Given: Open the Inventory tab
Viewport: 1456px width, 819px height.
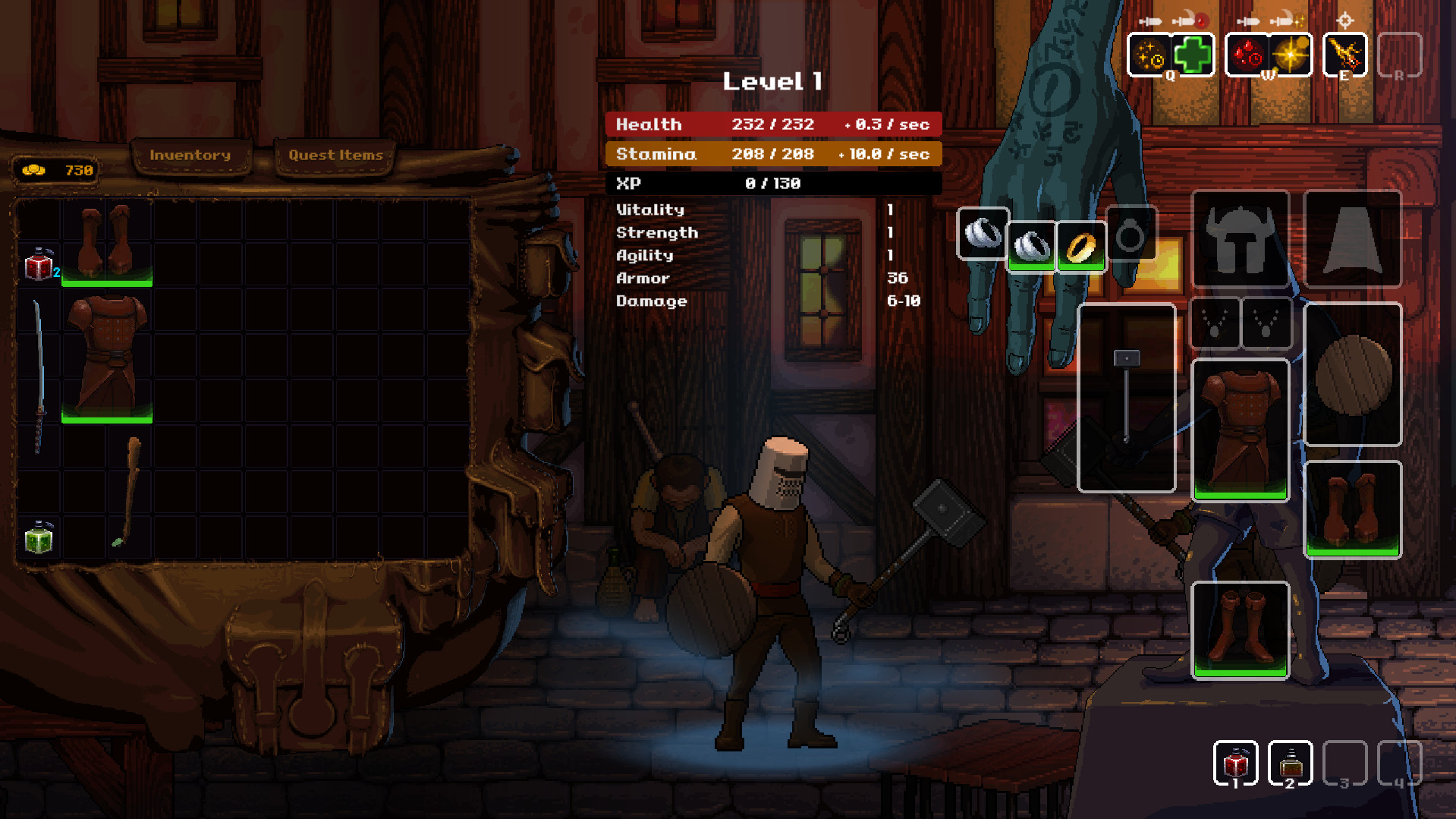Looking at the screenshot, I should (x=191, y=155).
